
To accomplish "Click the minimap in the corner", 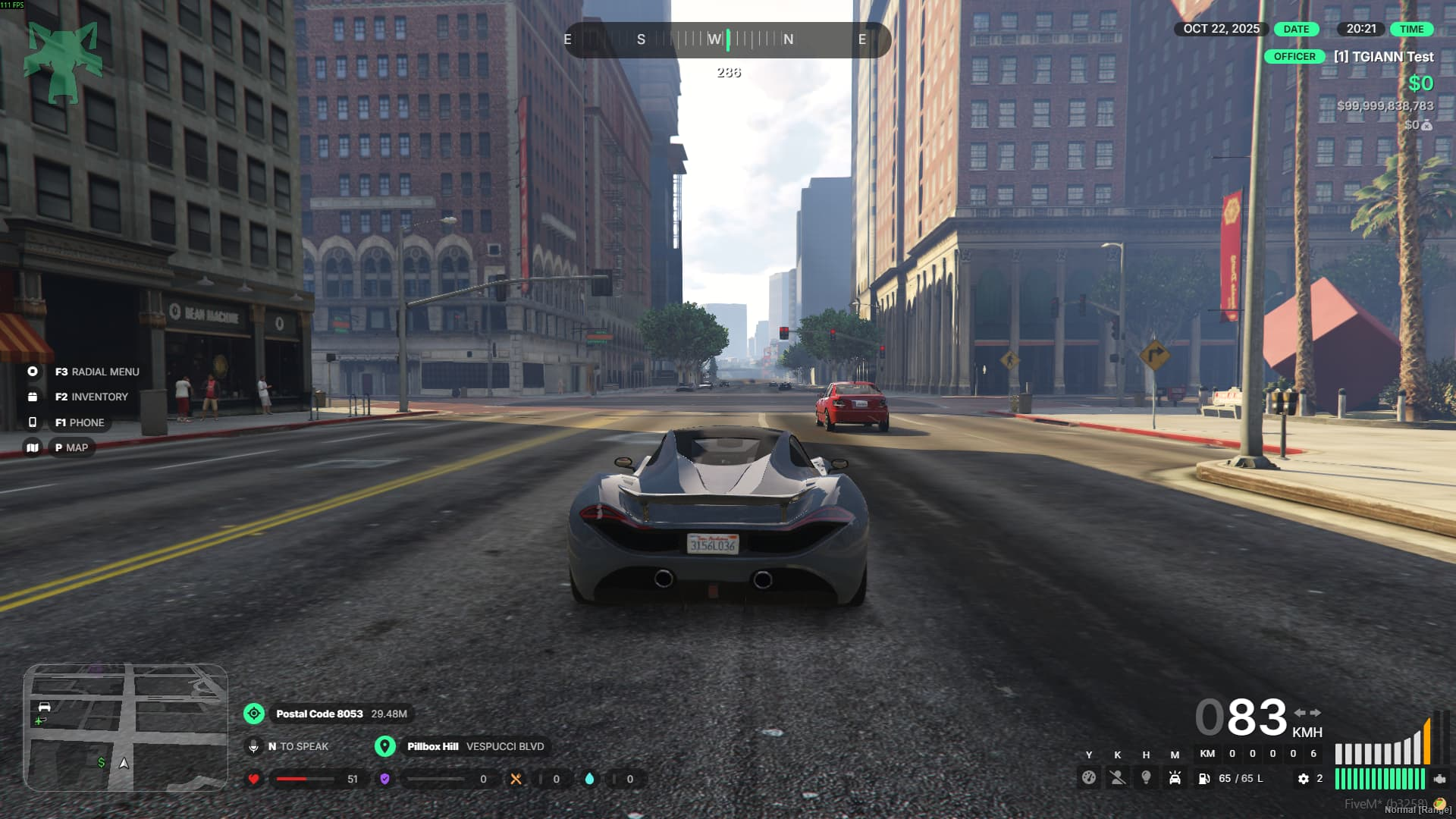I will (x=125, y=728).
